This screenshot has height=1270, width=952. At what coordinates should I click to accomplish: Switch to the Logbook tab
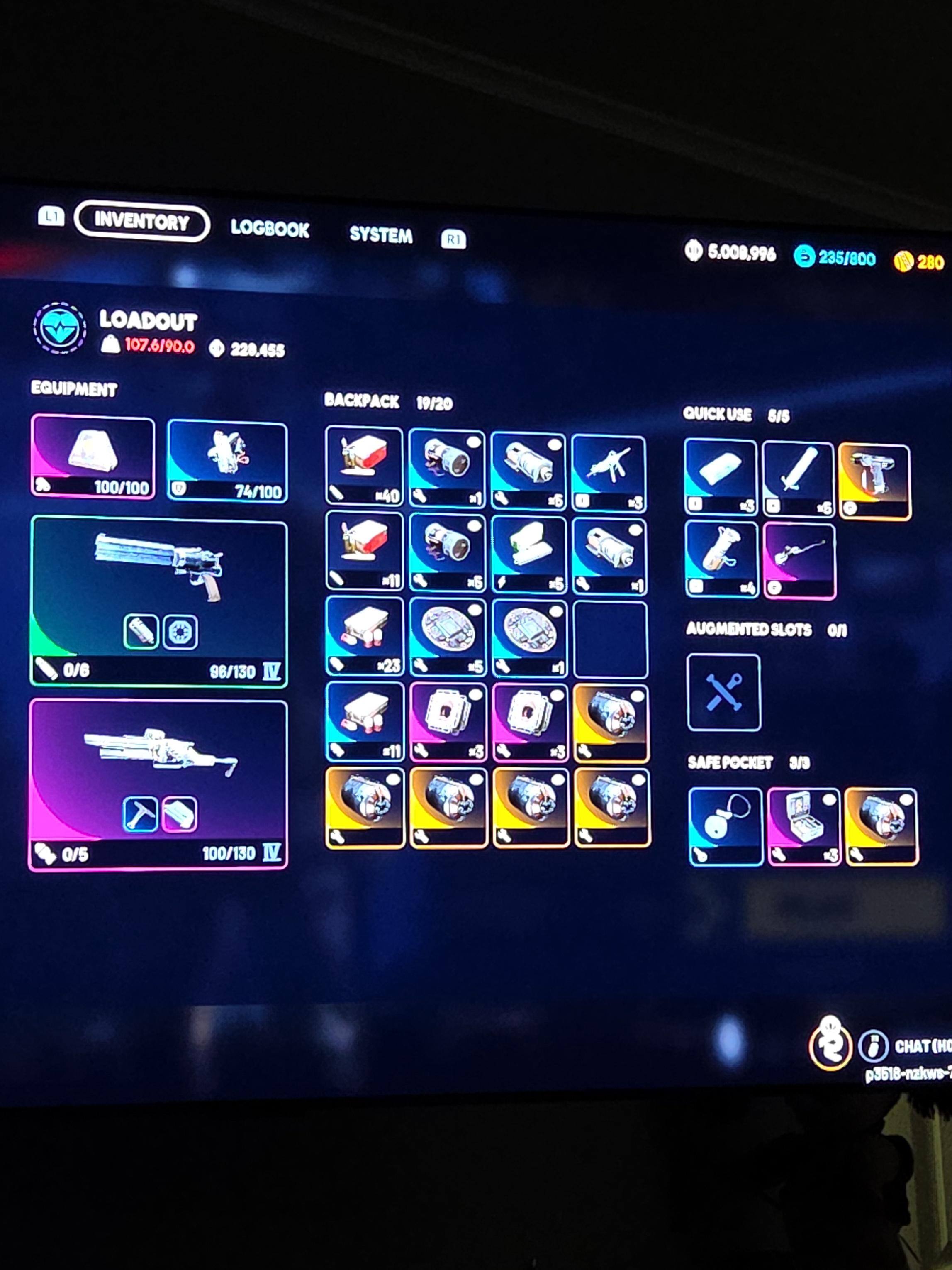270,229
